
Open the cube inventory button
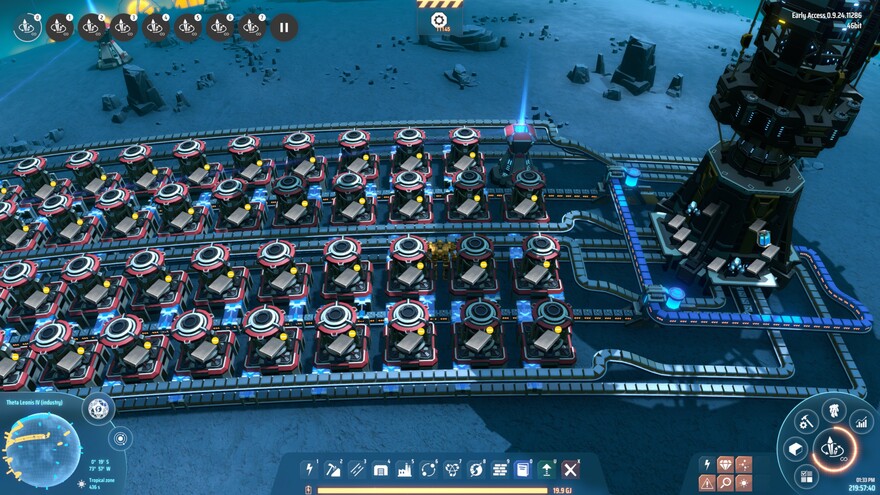[796, 450]
